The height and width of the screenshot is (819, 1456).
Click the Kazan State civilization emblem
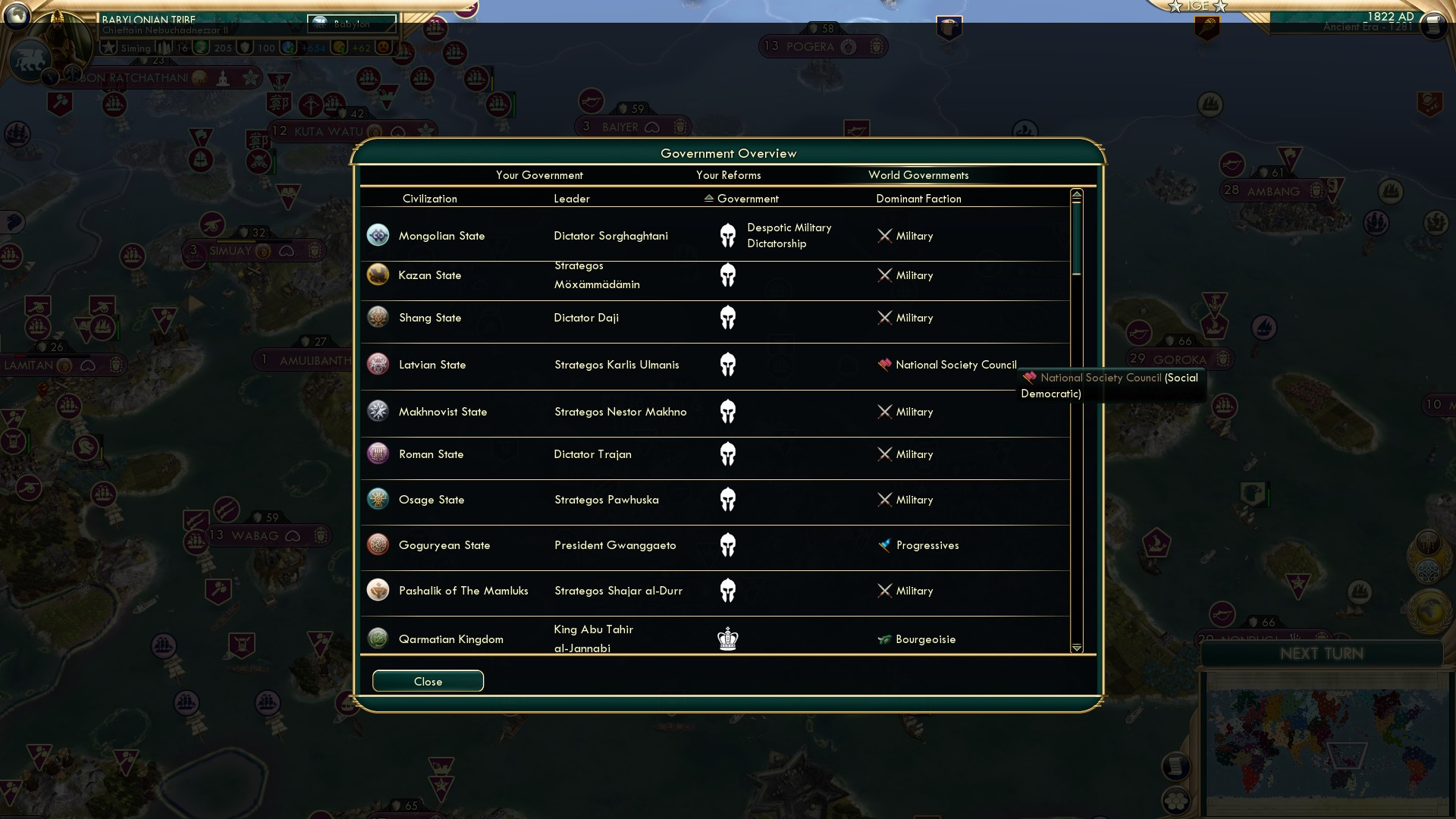point(378,275)
